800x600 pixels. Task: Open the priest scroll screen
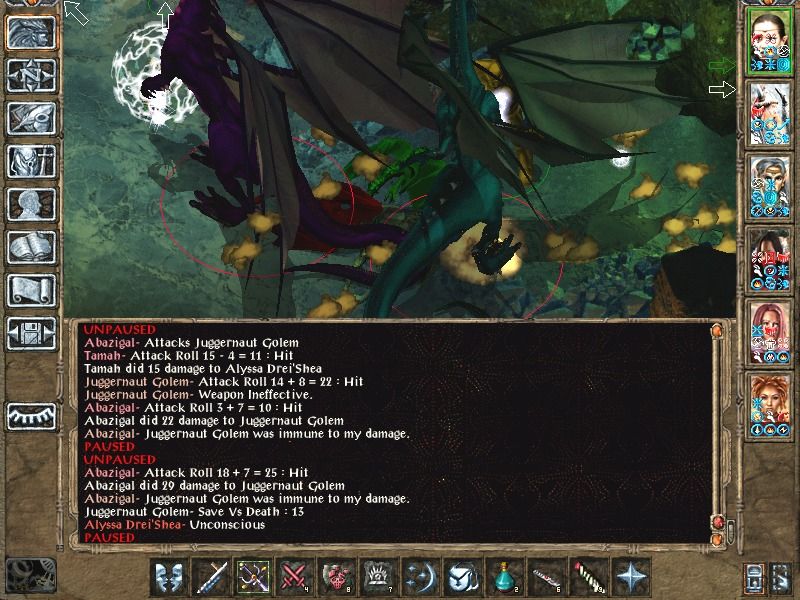click(30, 290)
